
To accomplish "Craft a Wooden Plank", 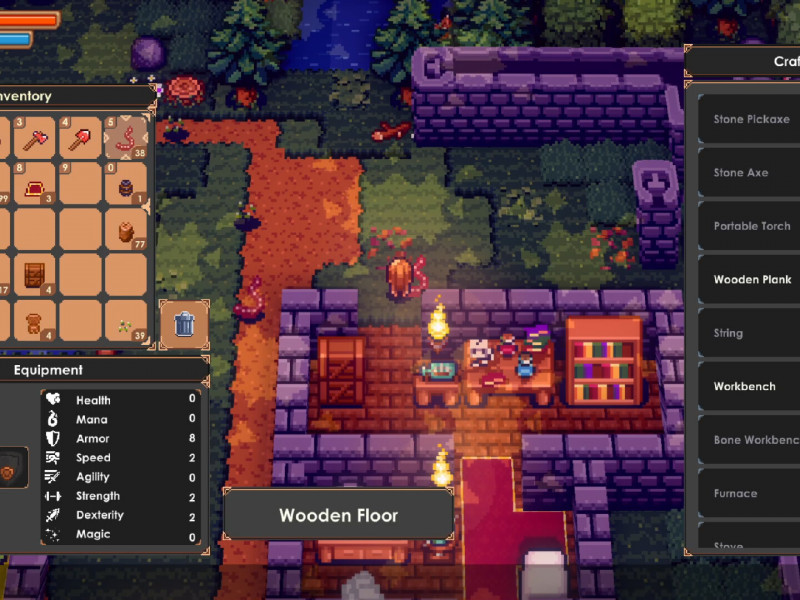I will pyautogui.click(x=751, y=280).
